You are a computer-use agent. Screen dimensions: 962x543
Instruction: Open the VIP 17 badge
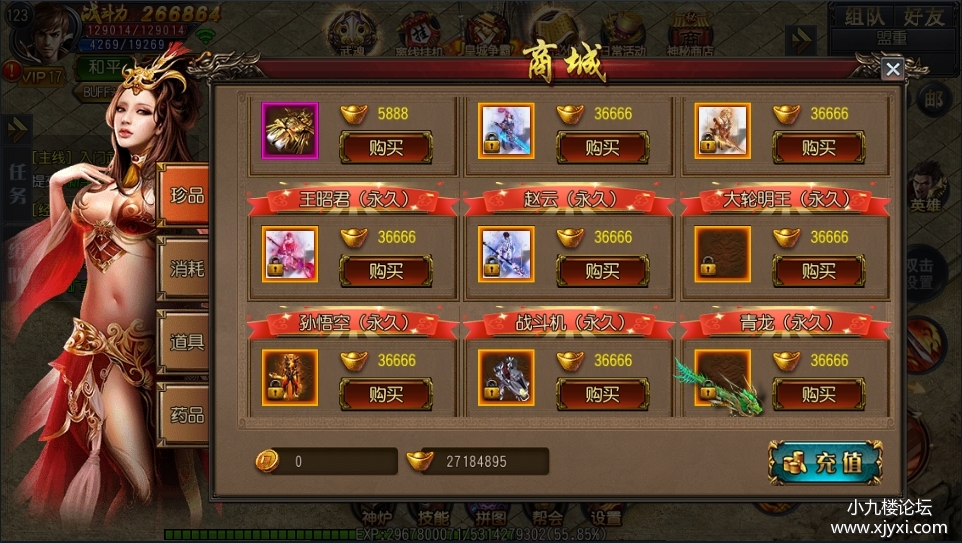tap(38, 76)
